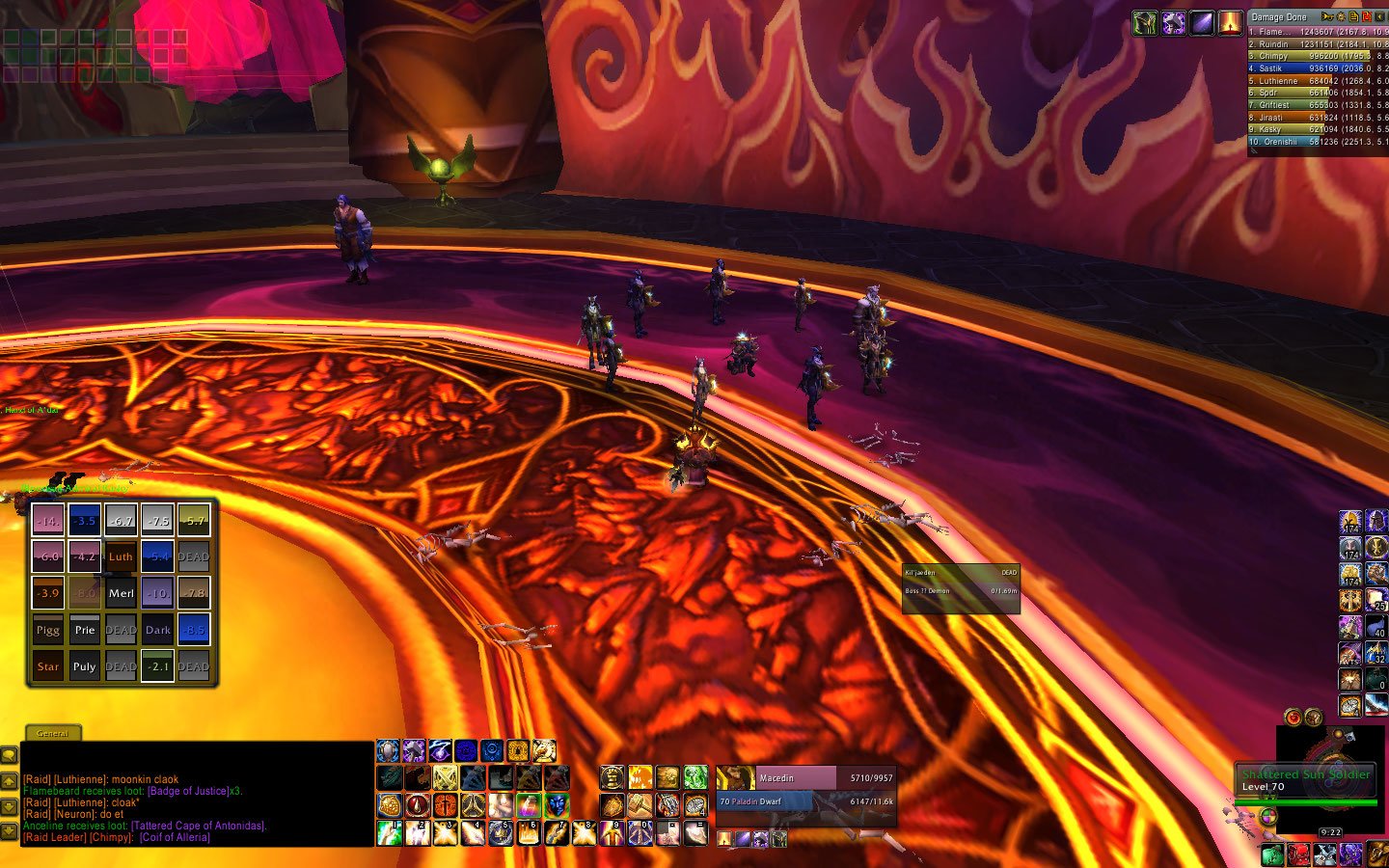Open the Tattered Cape of Antonidas link
The image size is (1389, 868).
click(x=198, y=826)
